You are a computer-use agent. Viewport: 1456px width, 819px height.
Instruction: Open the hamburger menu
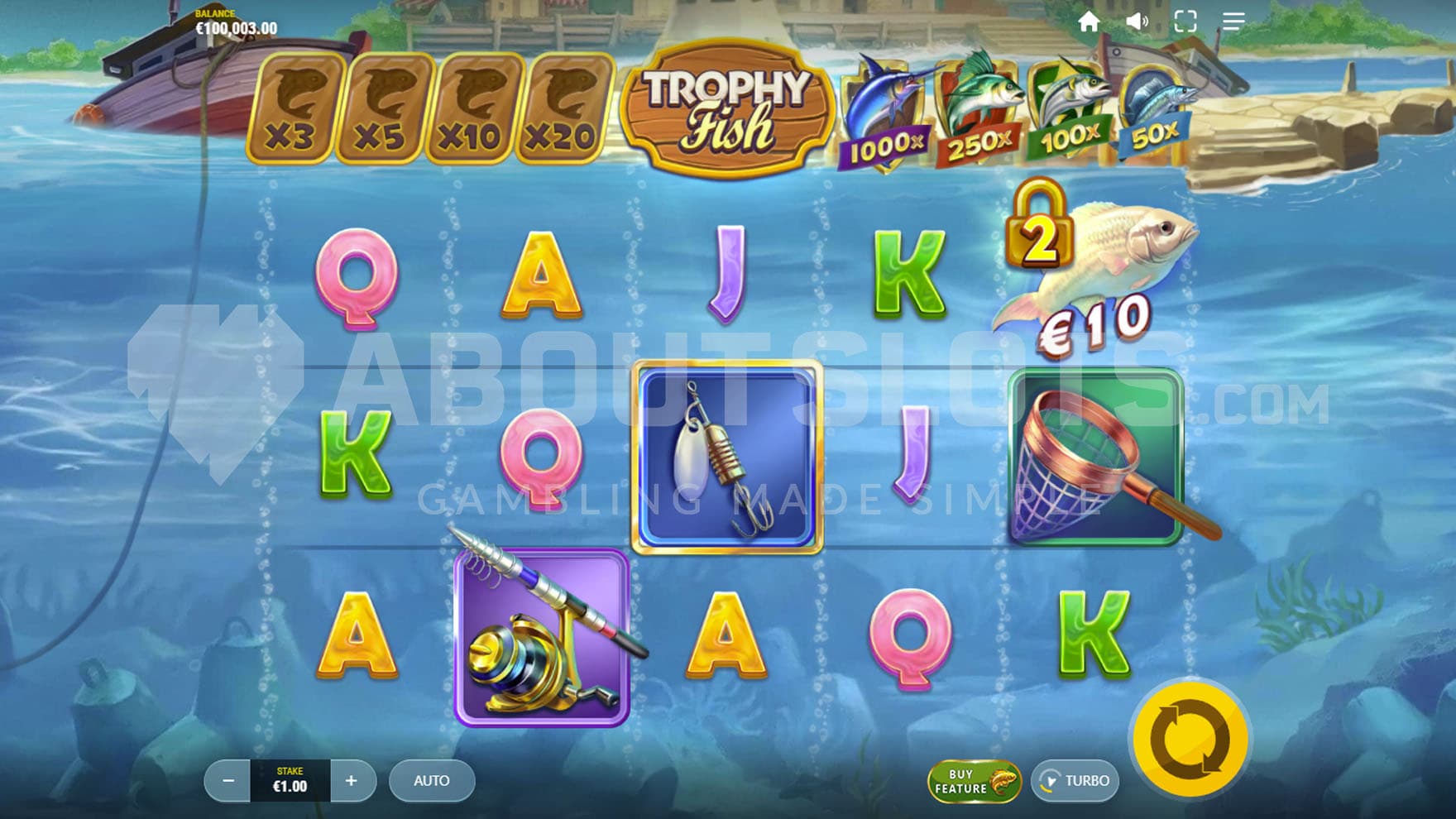1233,22
